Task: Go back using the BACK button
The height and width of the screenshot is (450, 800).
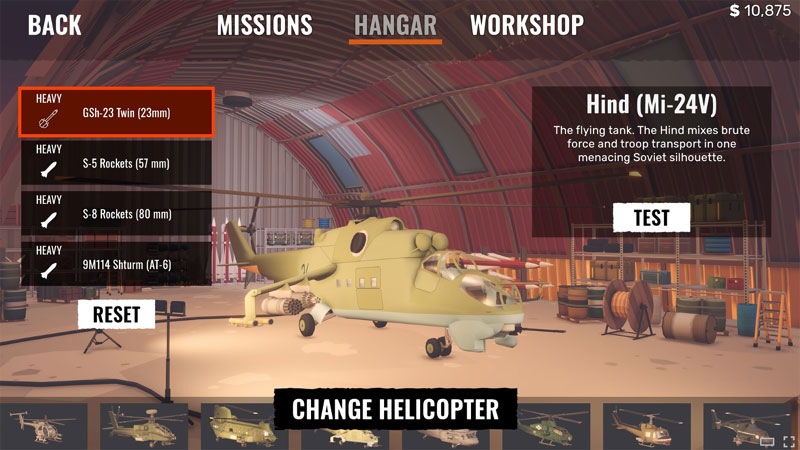Action: pyautogui.click(x=55, y=25)
